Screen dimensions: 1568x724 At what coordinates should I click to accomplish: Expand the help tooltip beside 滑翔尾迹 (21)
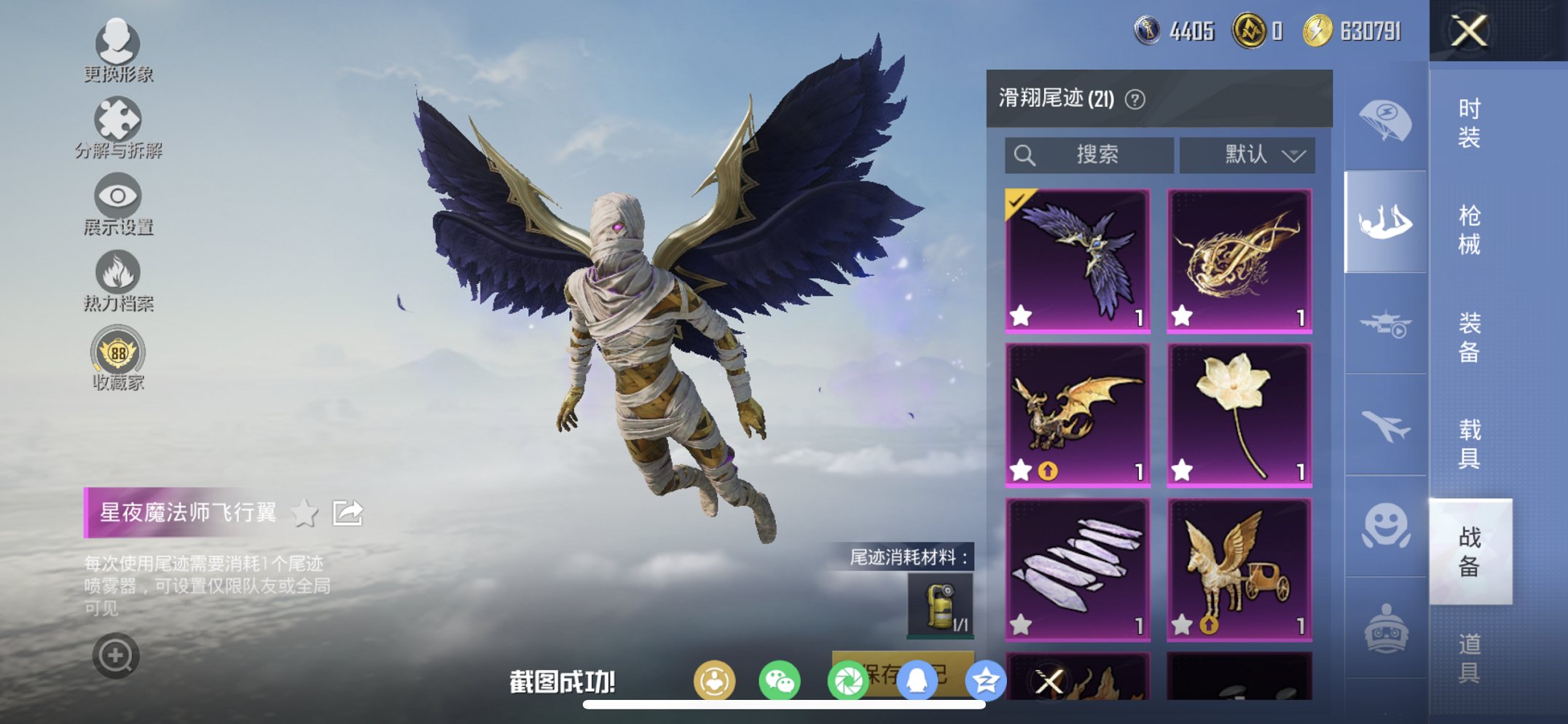pos(1134,99)
